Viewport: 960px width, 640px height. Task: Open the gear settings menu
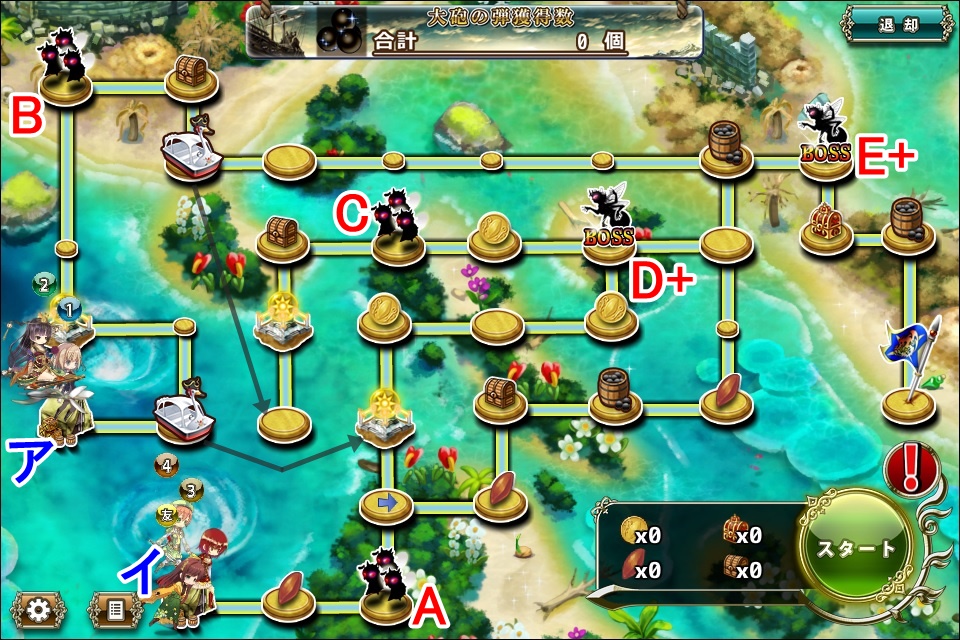pos(39,609)
